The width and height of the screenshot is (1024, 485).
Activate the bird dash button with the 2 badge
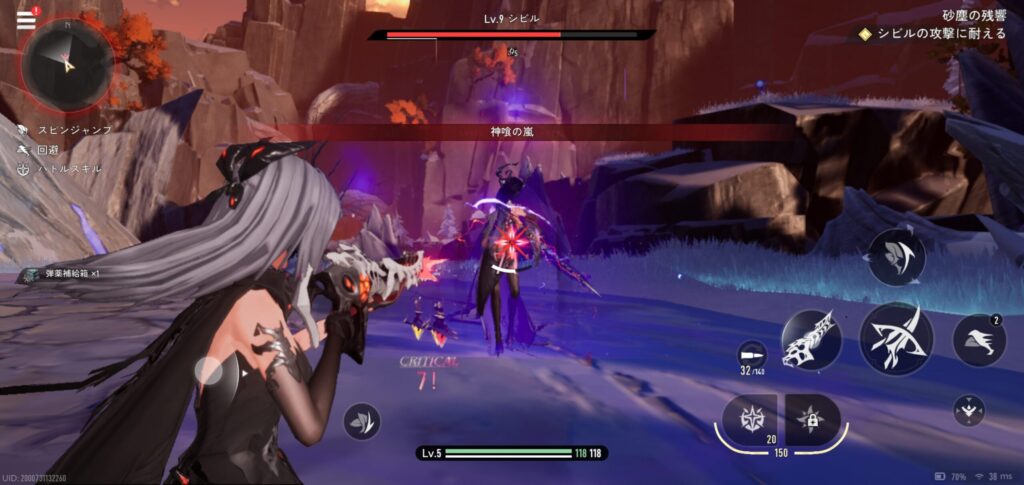980,341
